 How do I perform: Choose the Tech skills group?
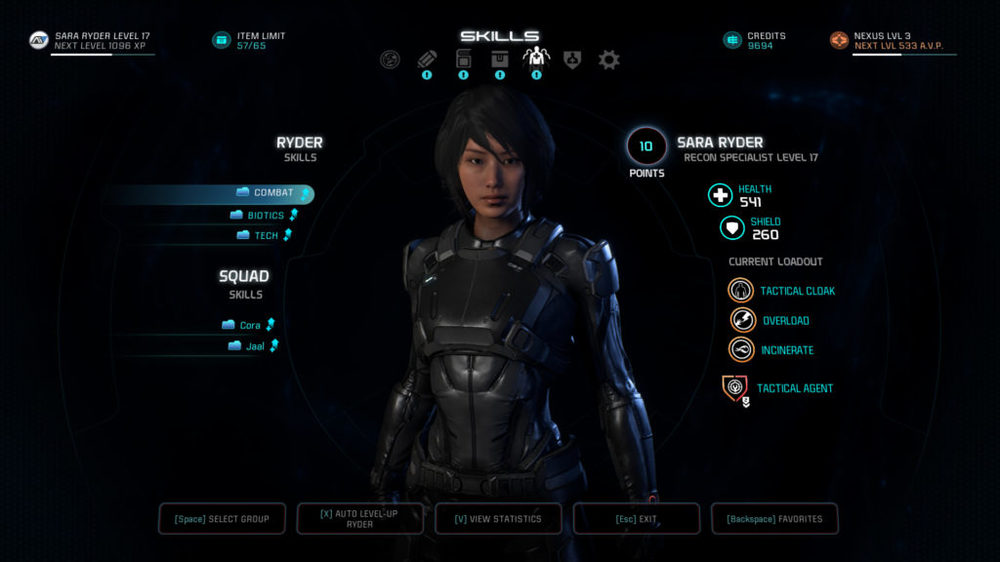point(265,236)
